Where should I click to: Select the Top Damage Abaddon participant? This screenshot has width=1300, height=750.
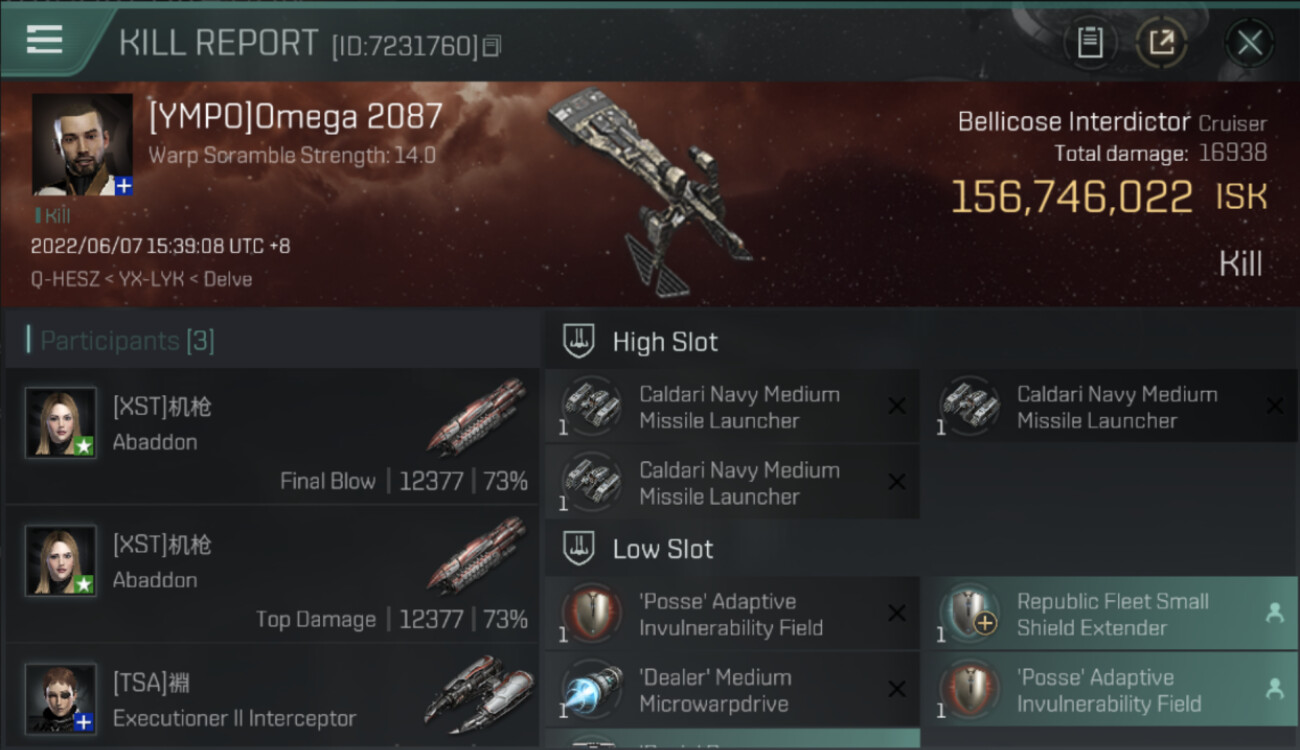pyautogui.click(x=272, y=573)
